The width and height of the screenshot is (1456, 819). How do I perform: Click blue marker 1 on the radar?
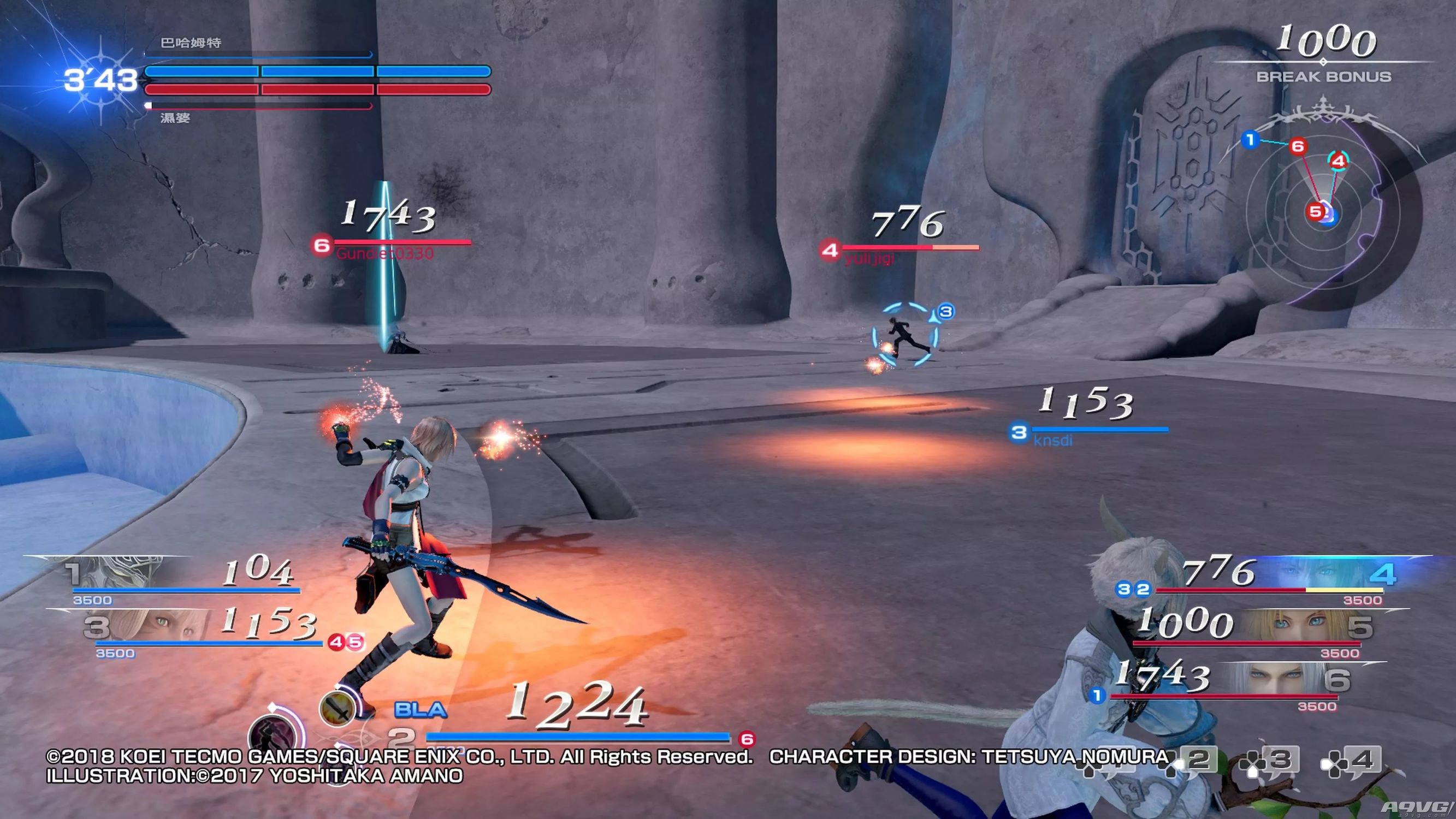[1250, 139]
